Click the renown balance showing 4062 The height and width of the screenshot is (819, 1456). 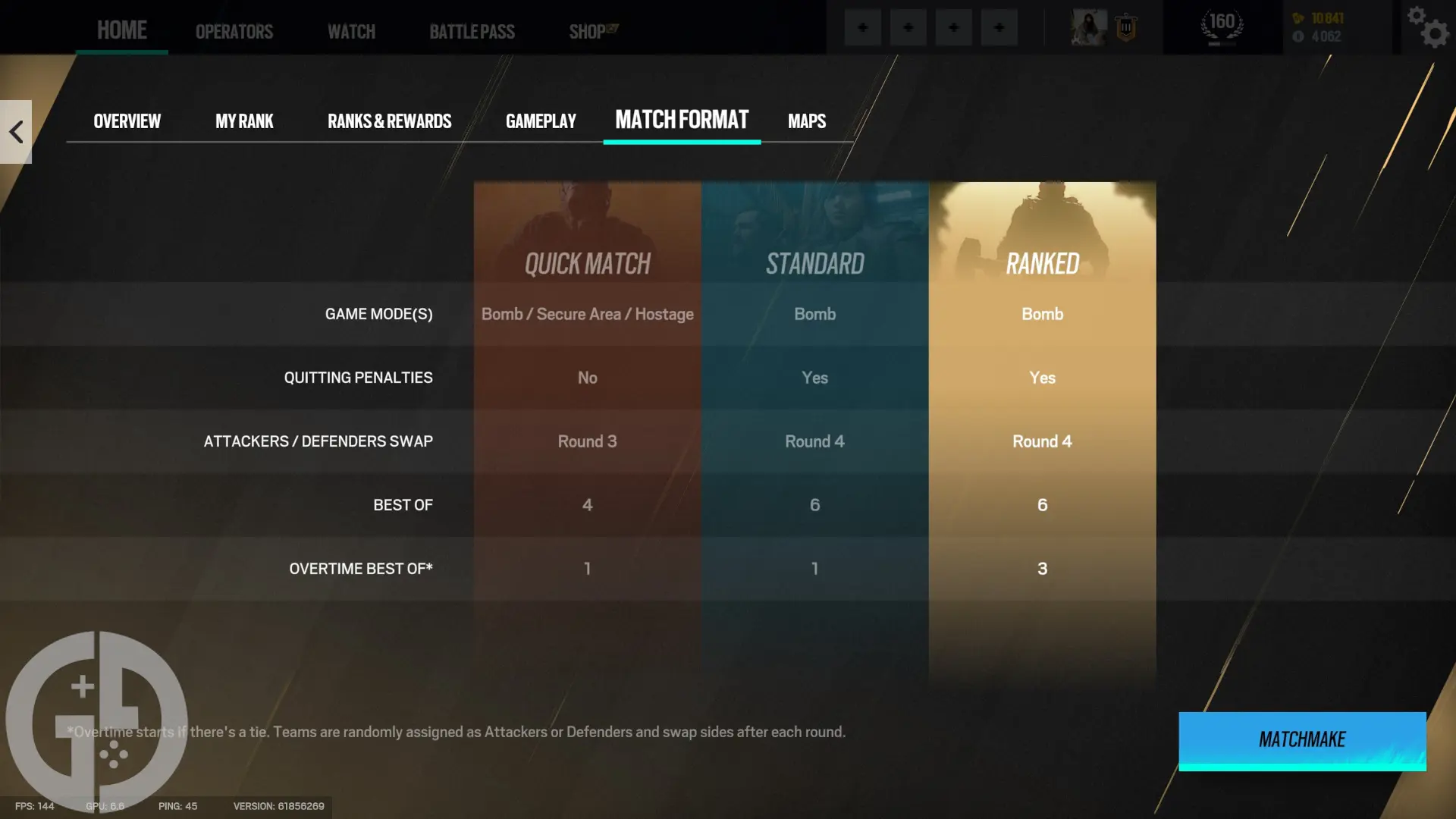click(x=1326, y=35)
